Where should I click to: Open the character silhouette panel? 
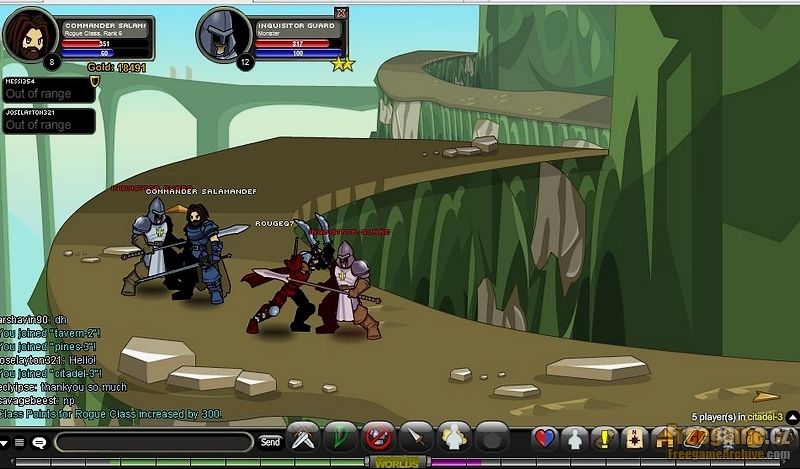[x=574, y=438]
